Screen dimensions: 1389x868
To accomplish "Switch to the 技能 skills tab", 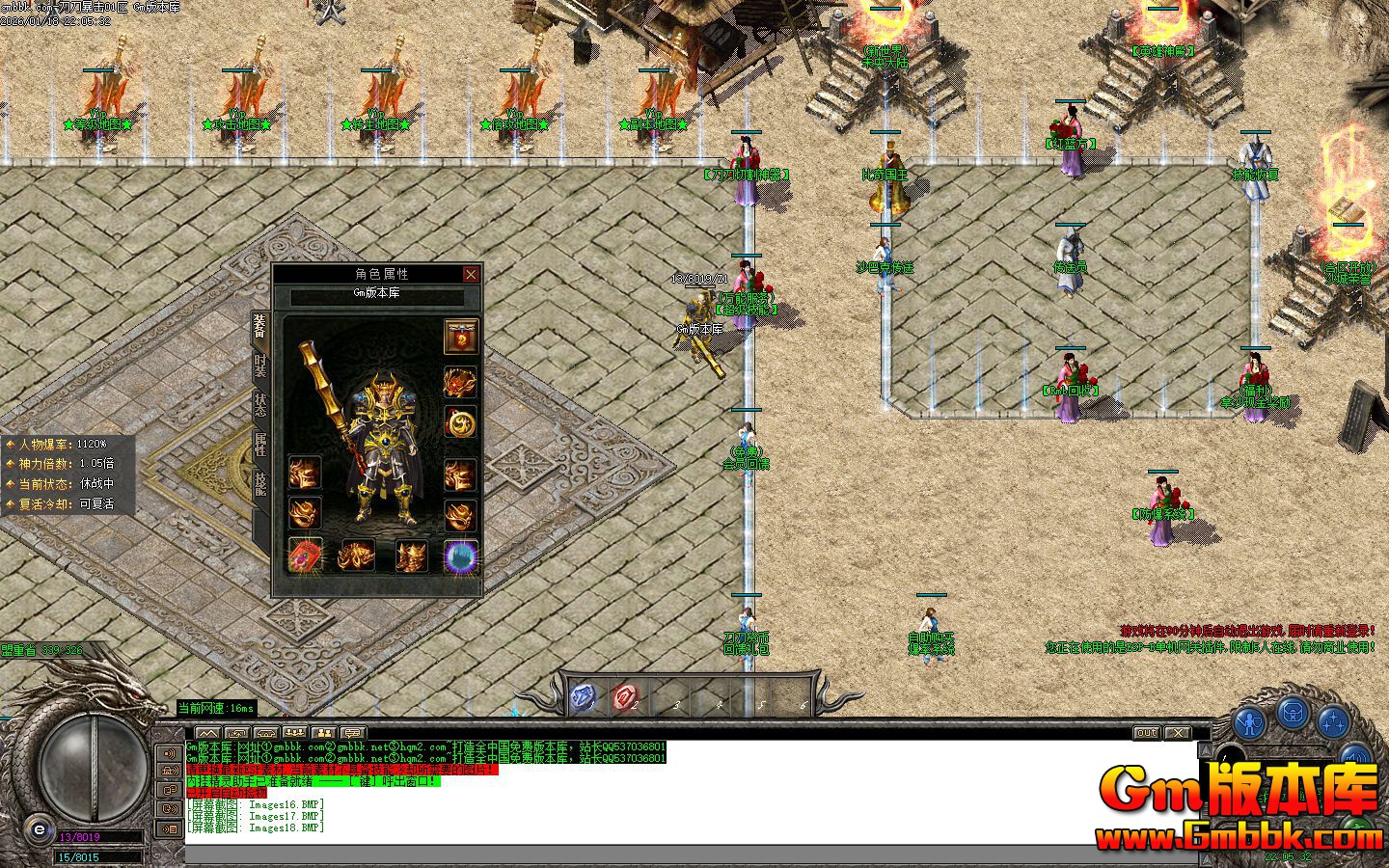I will tap(260, 484).
